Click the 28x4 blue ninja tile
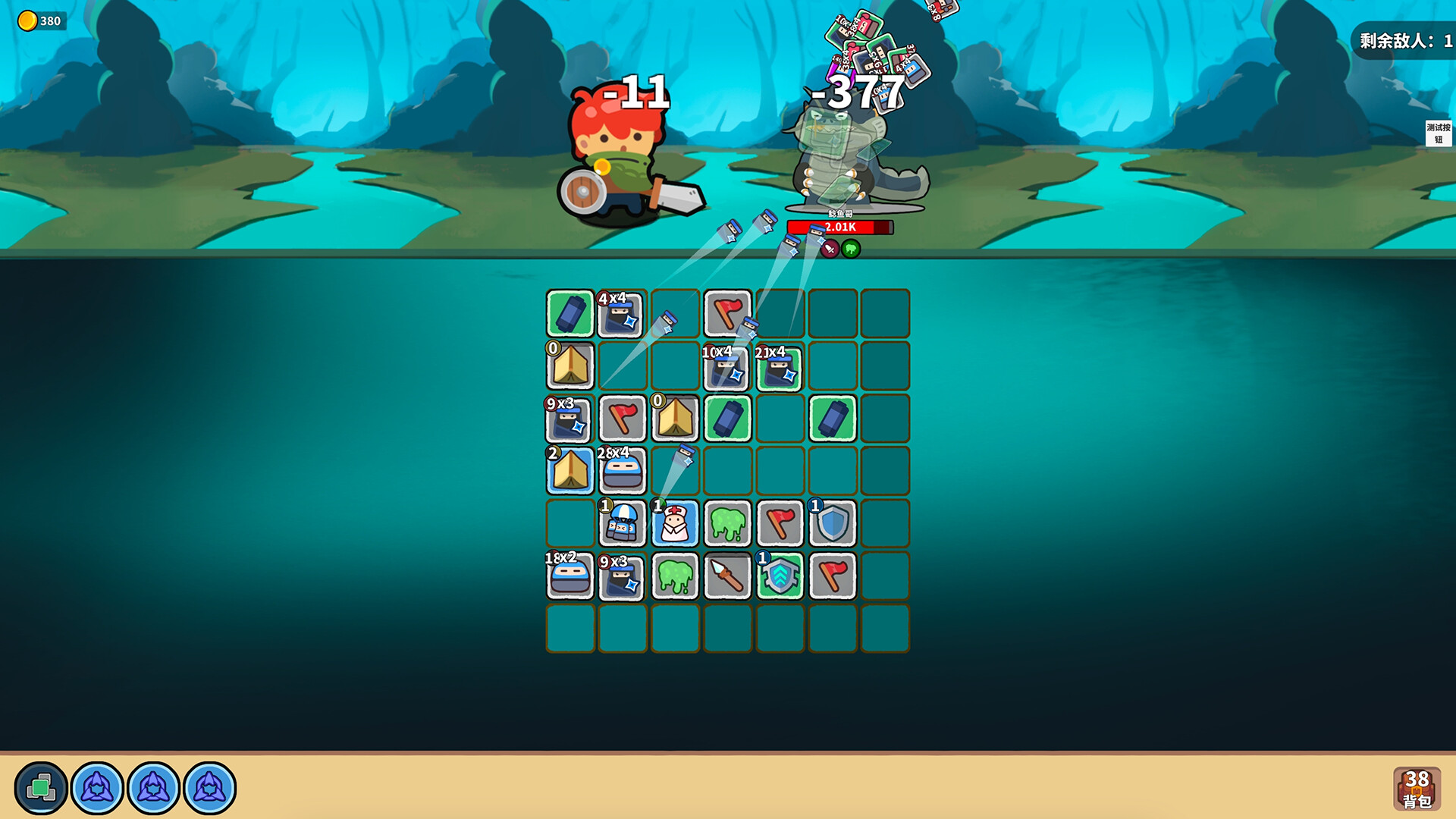The height and width of the screenshot is (819, 1456). pos(622,470)
